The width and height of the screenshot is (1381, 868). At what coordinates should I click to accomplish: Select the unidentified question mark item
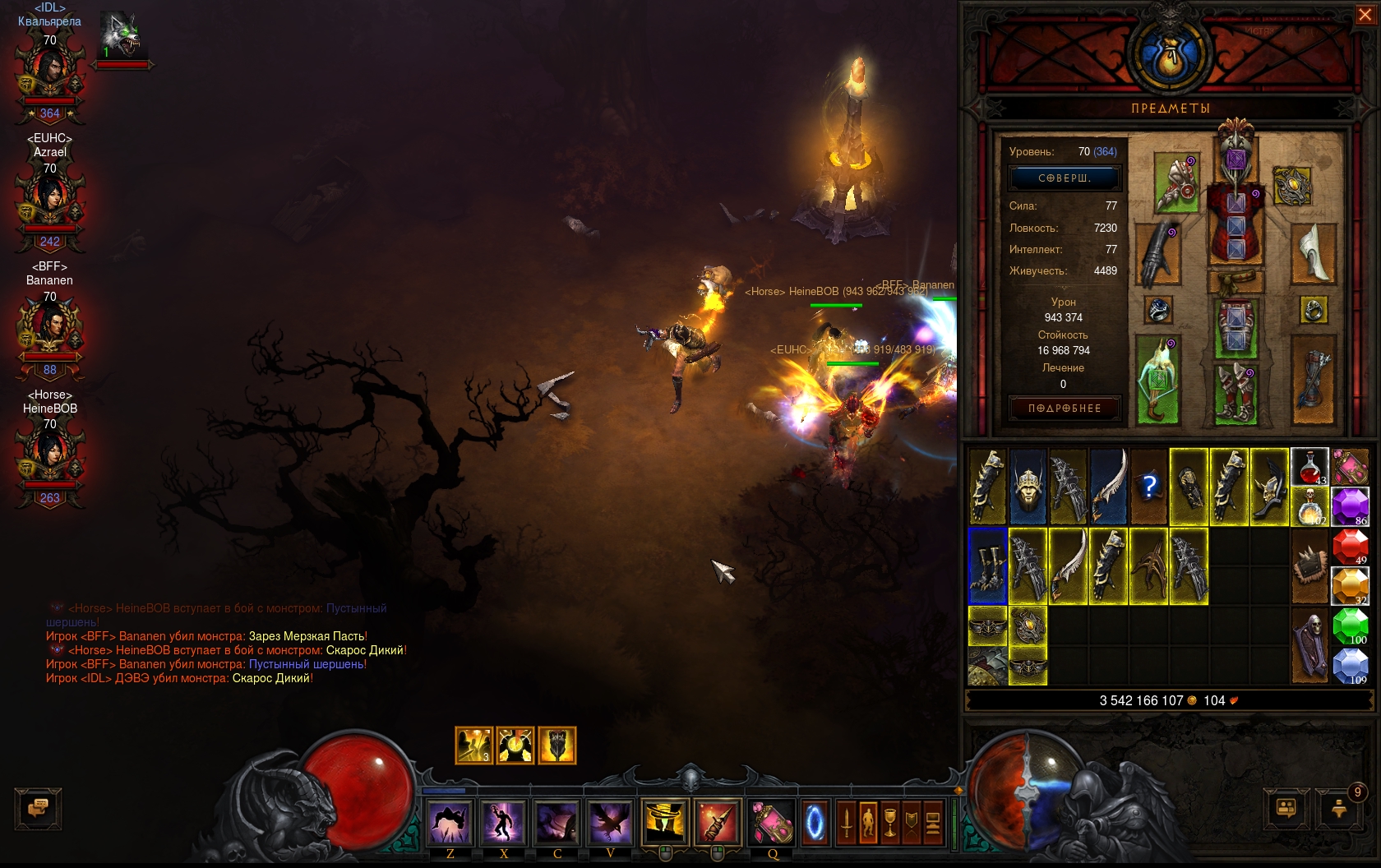click(x=1149, y=487)
